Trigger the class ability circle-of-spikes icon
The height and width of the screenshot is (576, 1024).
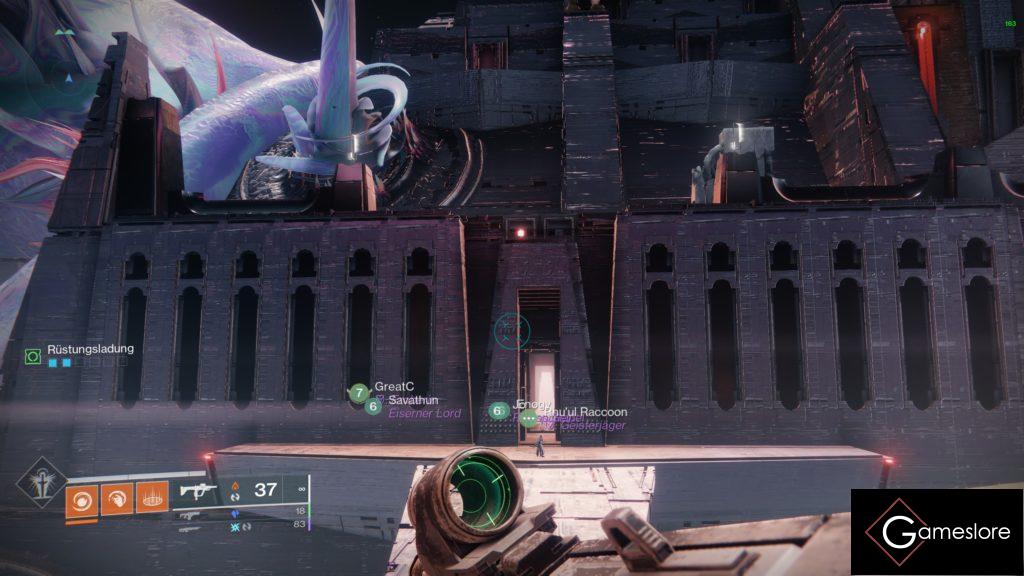[151, 497]
